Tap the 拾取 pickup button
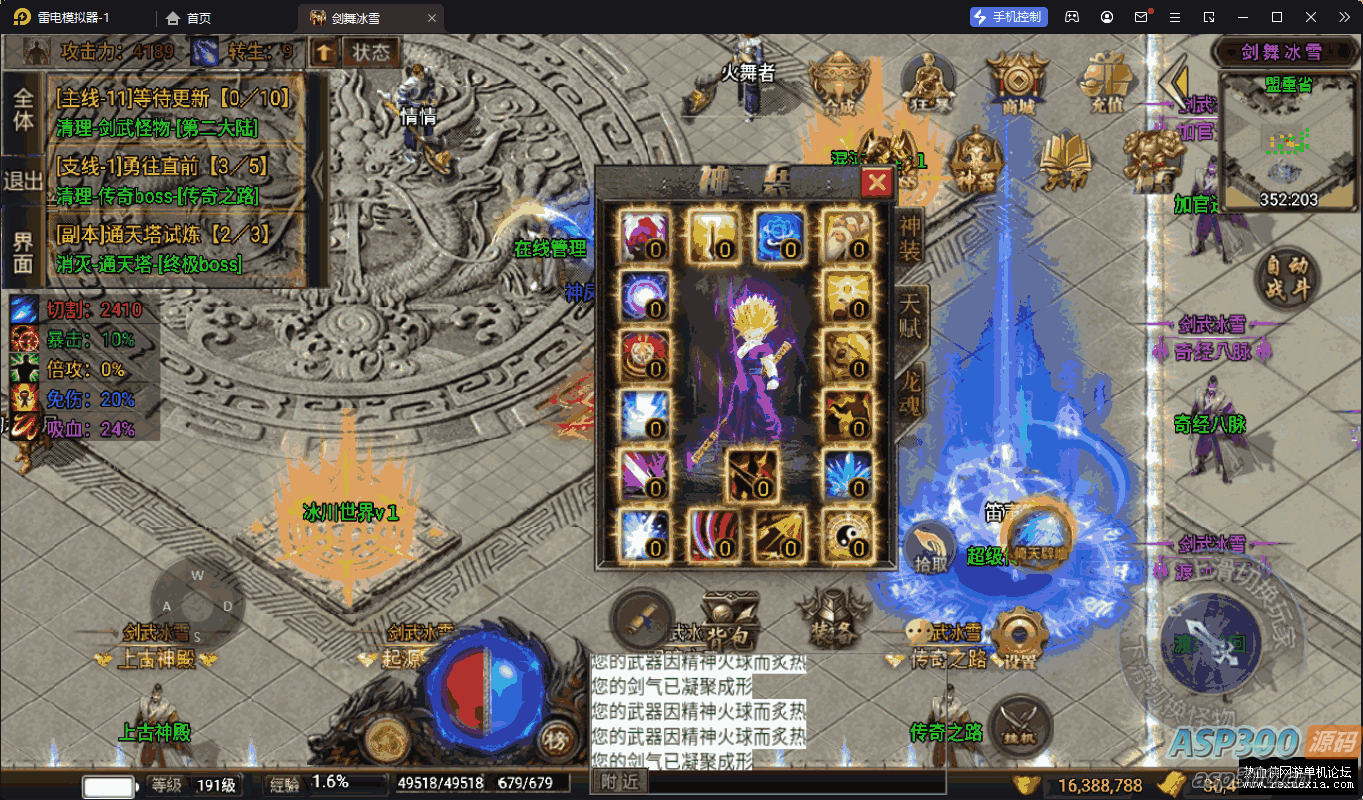The width and height of the screenshot is (1363, 800). (x=930, y=549)
